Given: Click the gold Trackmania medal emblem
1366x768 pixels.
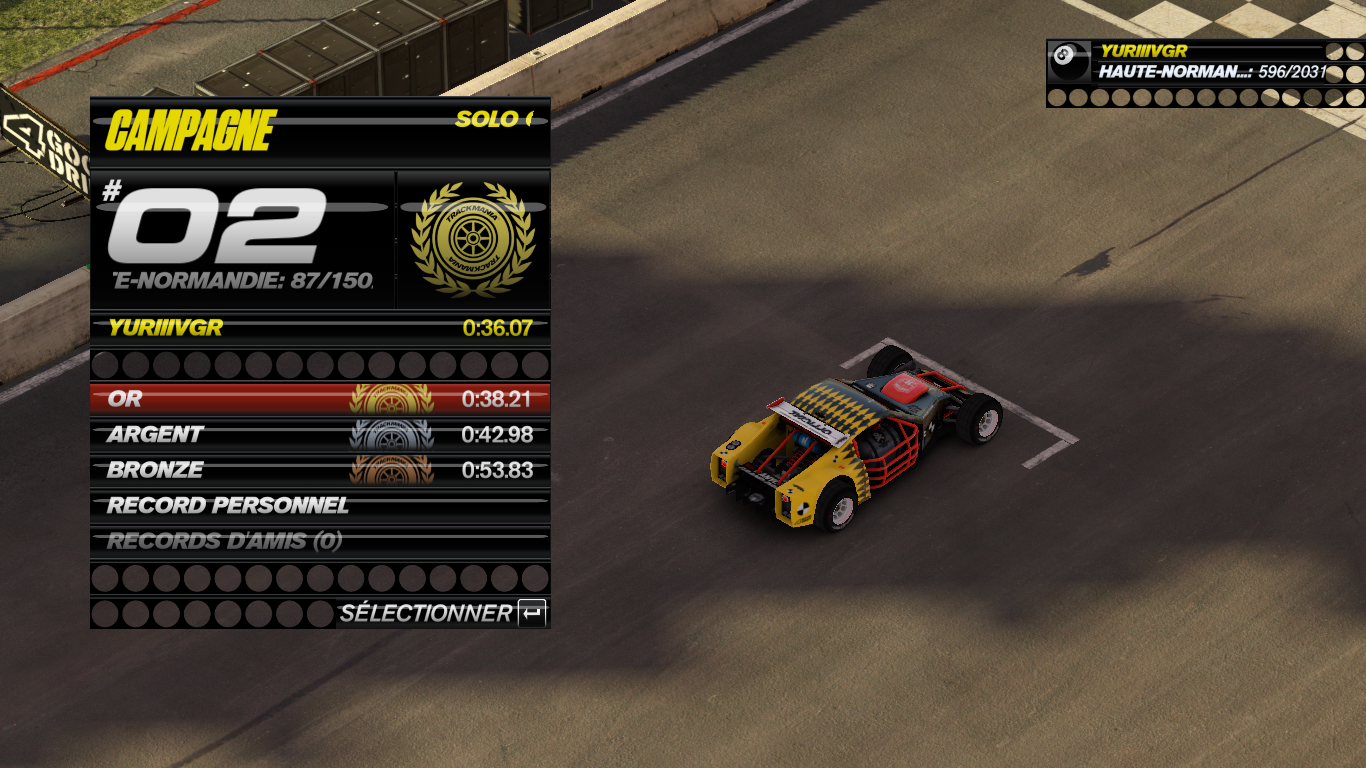Looking at the screenshot, I should (473, 240).
